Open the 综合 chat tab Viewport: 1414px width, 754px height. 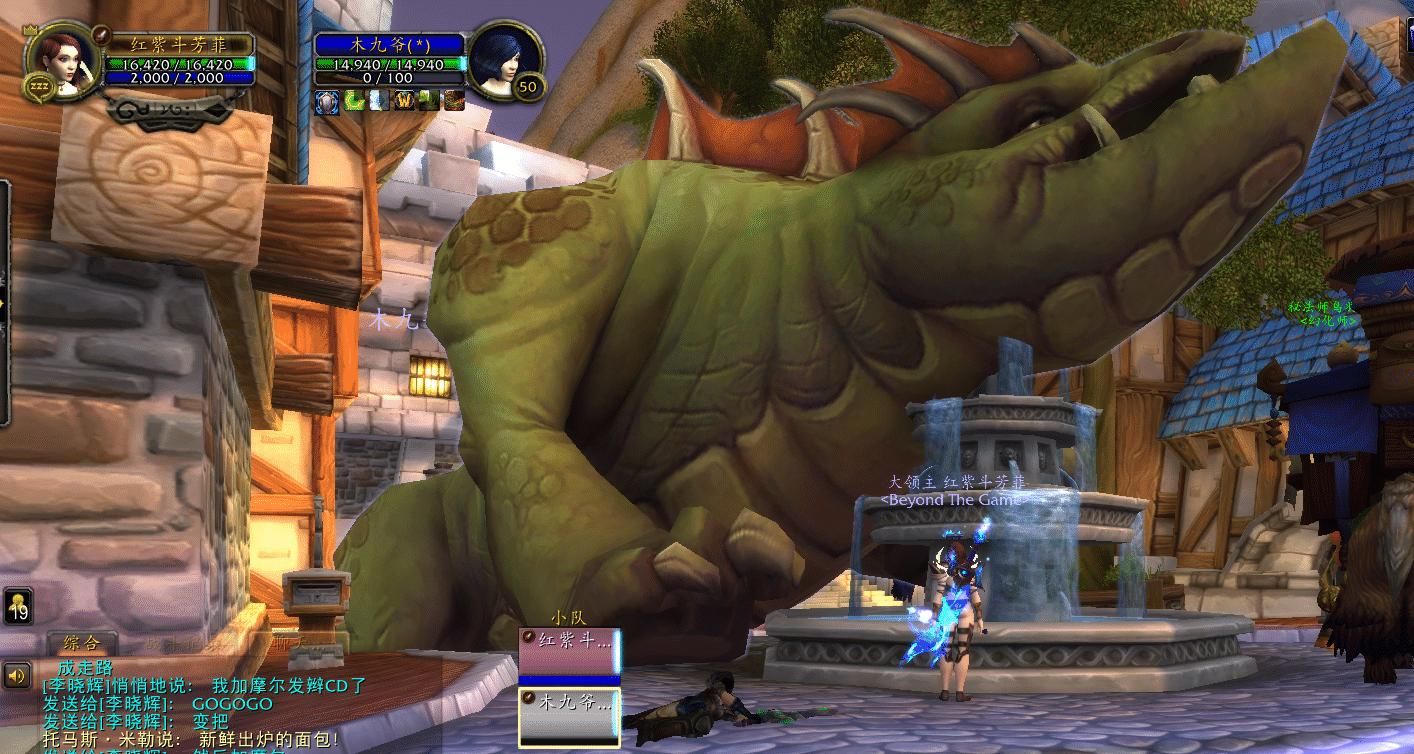tap(80, 643)
